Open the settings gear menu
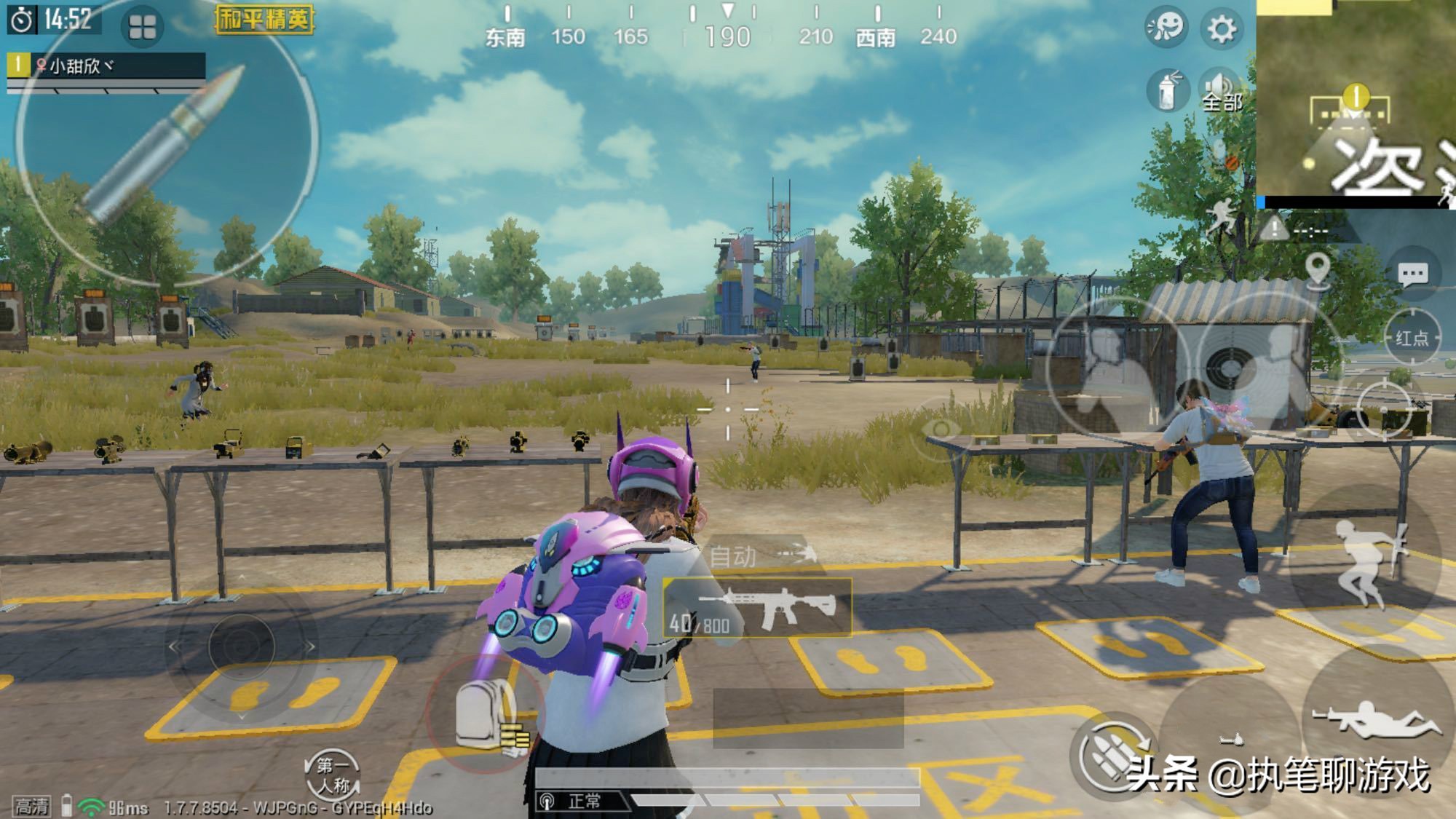The height and width of the screenshot is (819, 1456). click(x=1222, y=29)
